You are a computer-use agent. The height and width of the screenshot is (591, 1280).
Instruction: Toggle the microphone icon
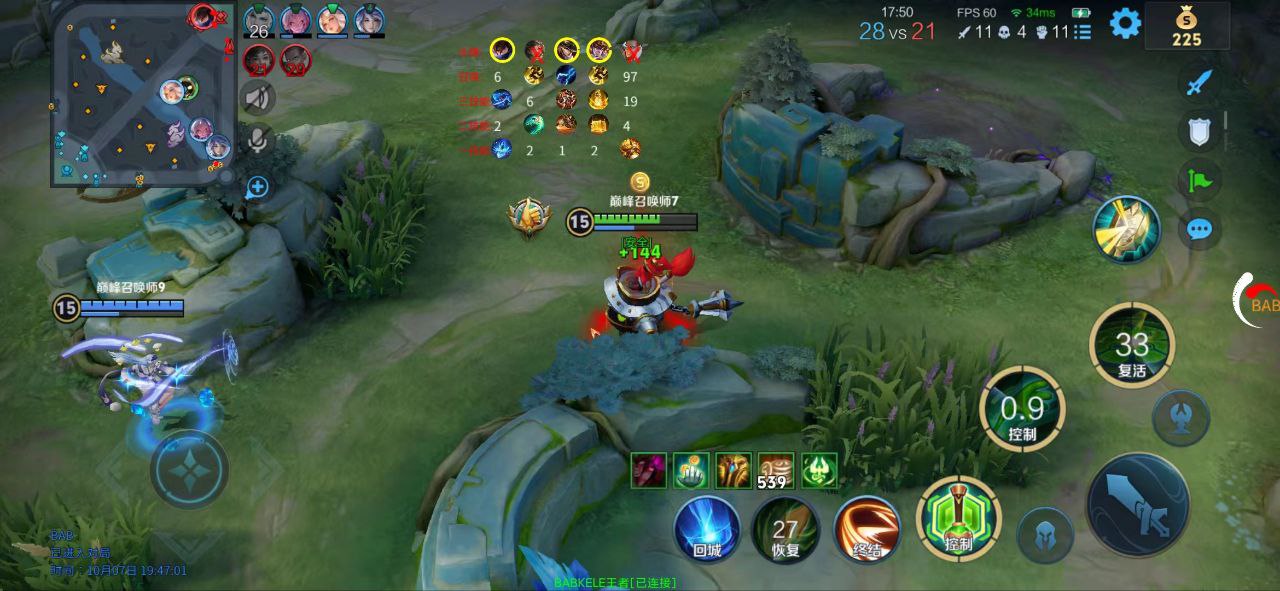coord(258,141)
